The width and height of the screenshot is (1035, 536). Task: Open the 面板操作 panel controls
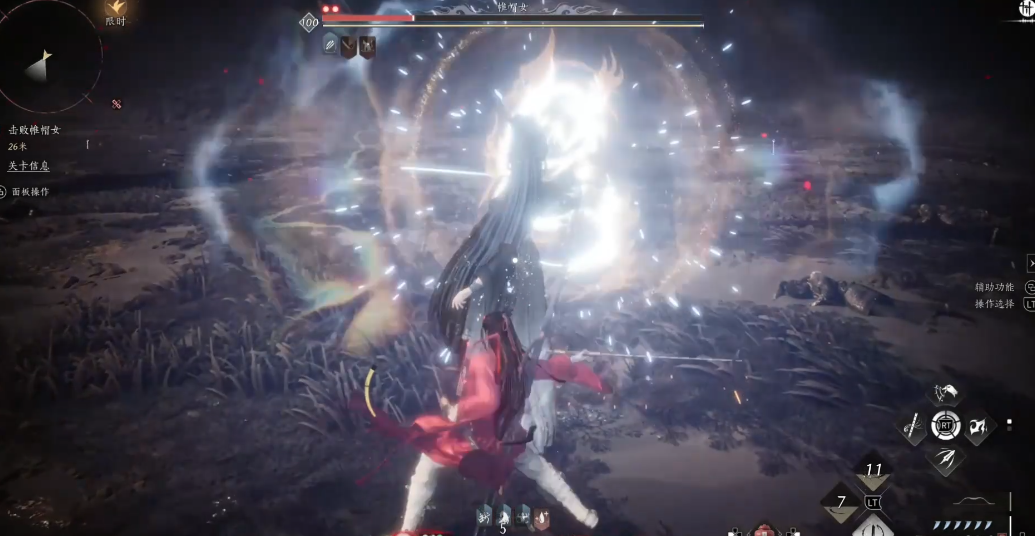[x=30, y=192]
